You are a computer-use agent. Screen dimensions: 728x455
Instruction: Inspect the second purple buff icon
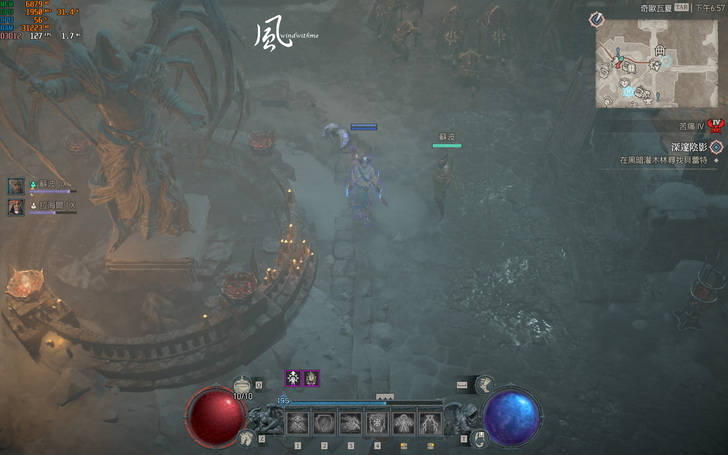312,377
